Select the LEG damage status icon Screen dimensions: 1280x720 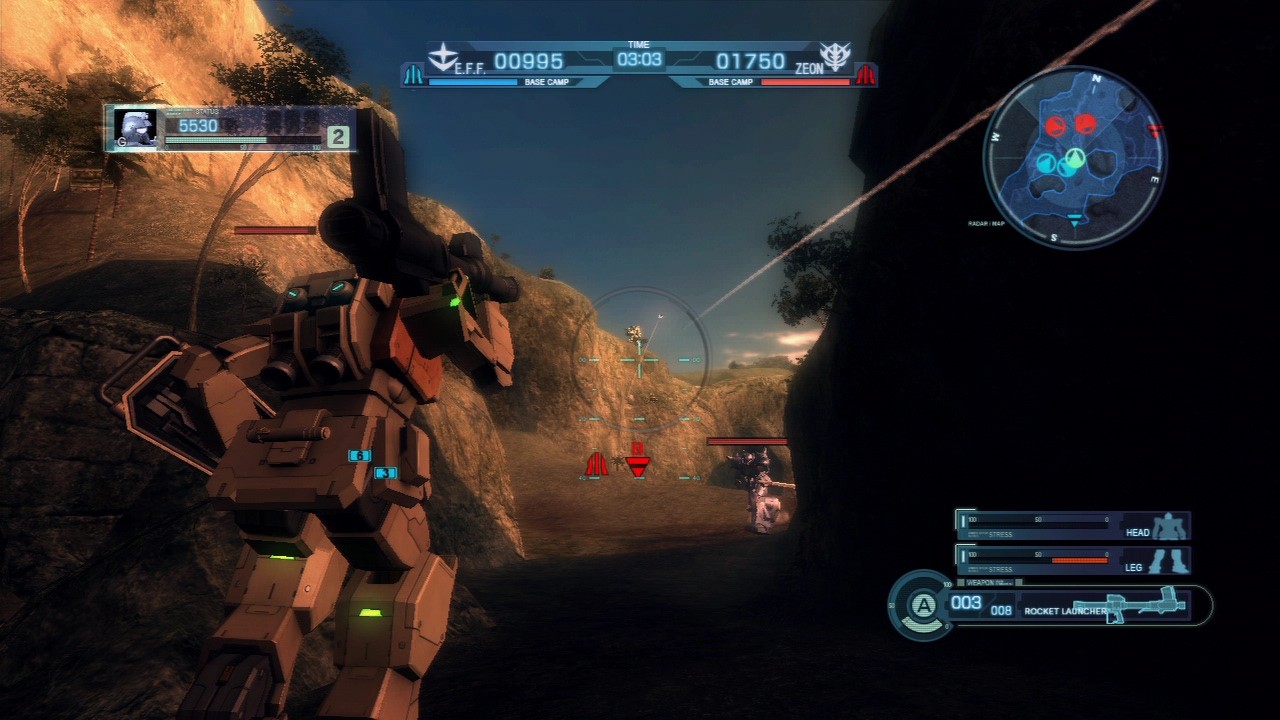pyautogui.click(x=1168, y=560)
